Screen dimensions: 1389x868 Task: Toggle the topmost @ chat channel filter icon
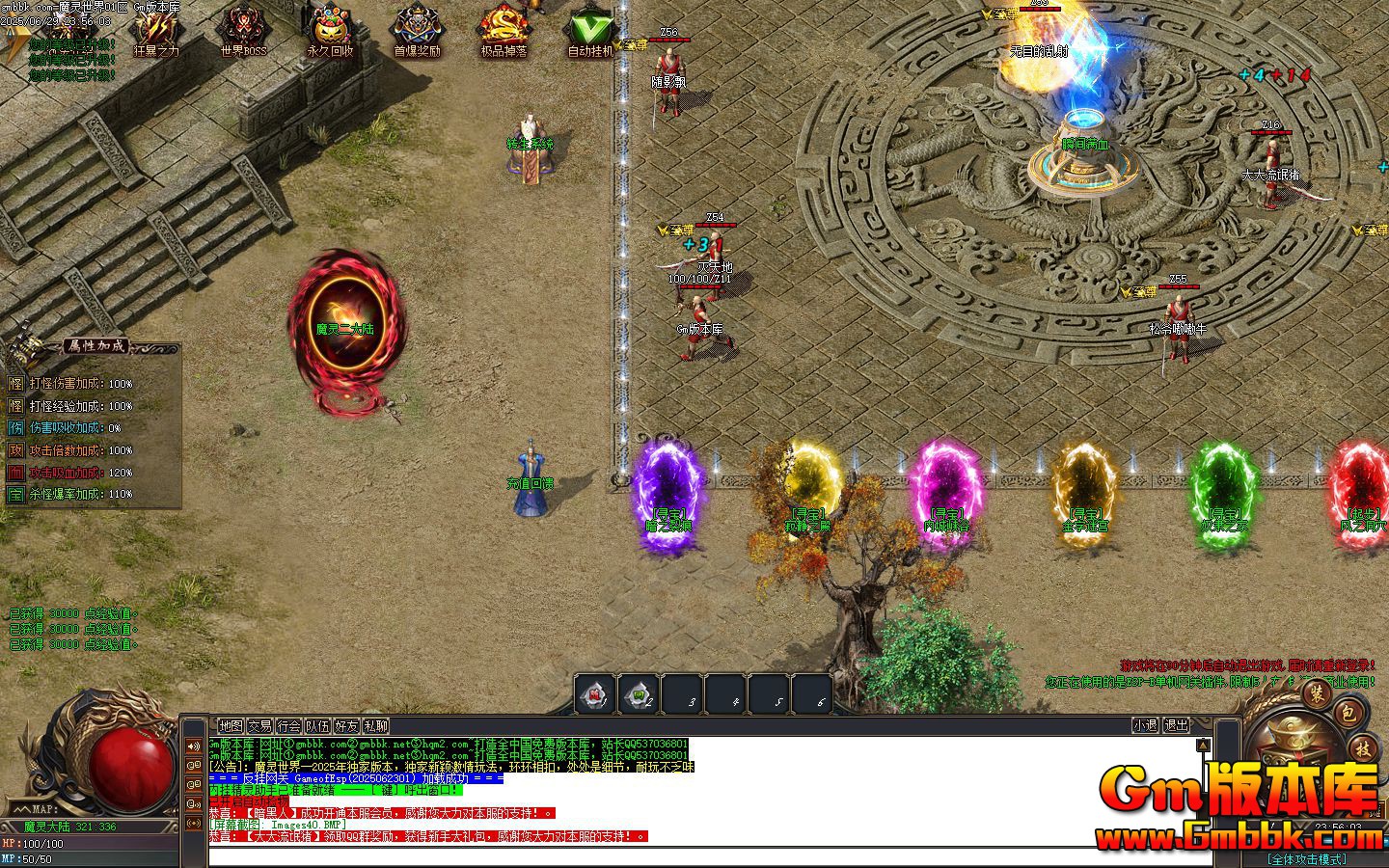point(193,766)
